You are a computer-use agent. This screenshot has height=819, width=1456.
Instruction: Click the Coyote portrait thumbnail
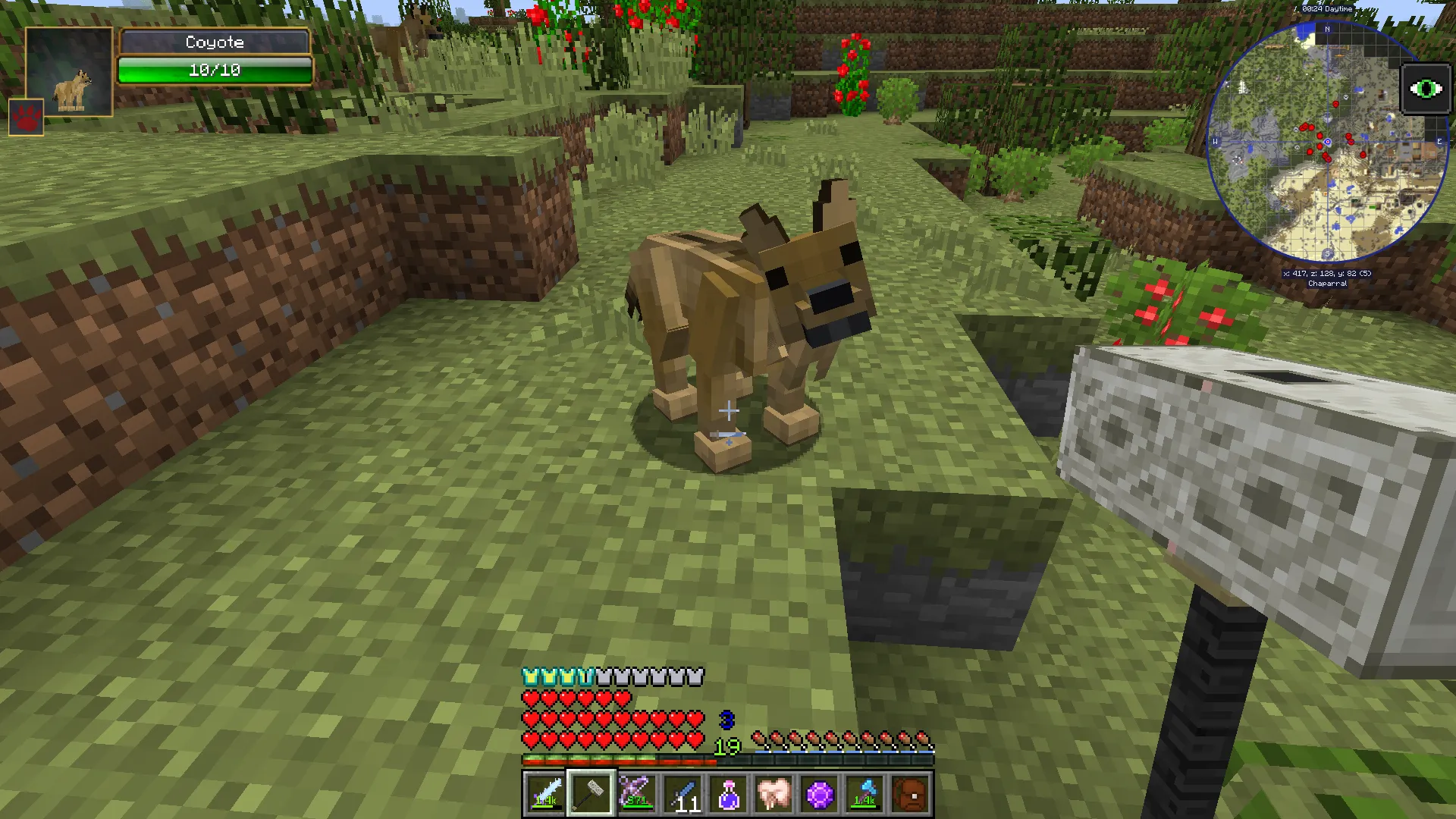[69, 72]
